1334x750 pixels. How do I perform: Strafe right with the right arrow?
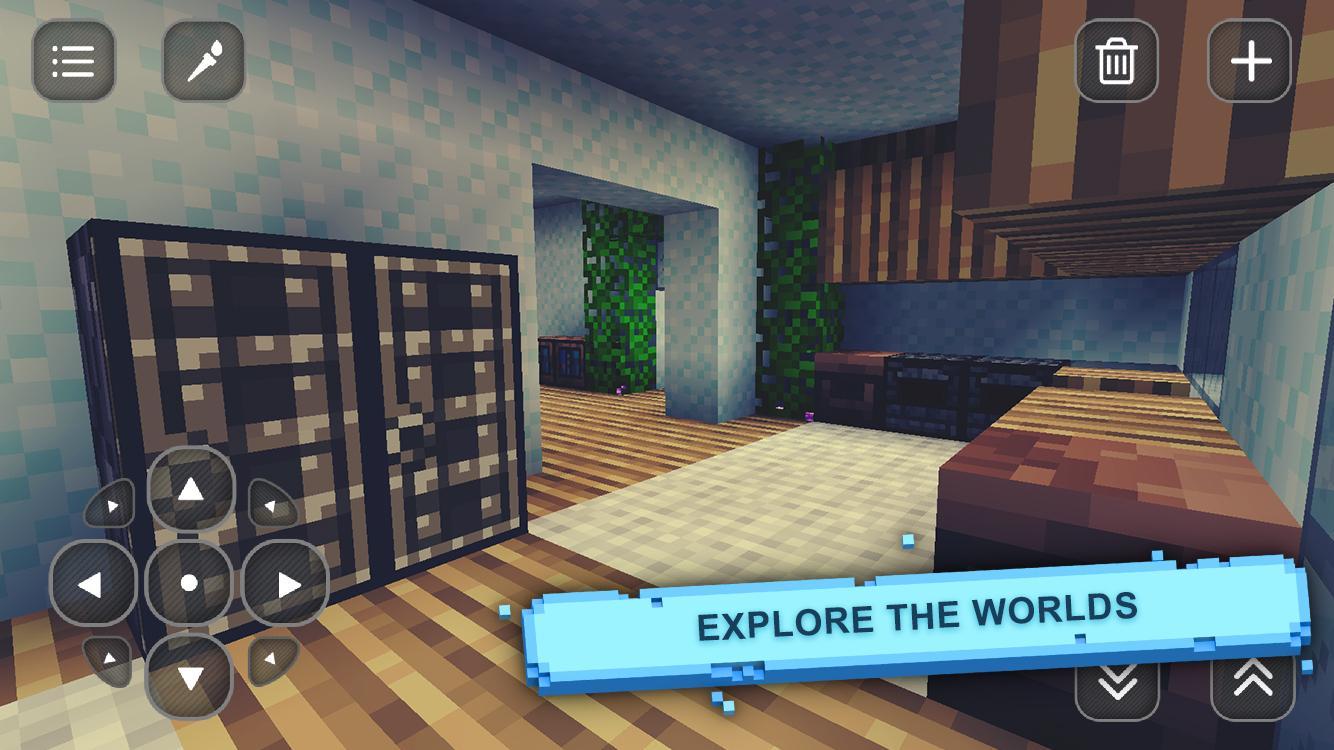tap(286, 583)
